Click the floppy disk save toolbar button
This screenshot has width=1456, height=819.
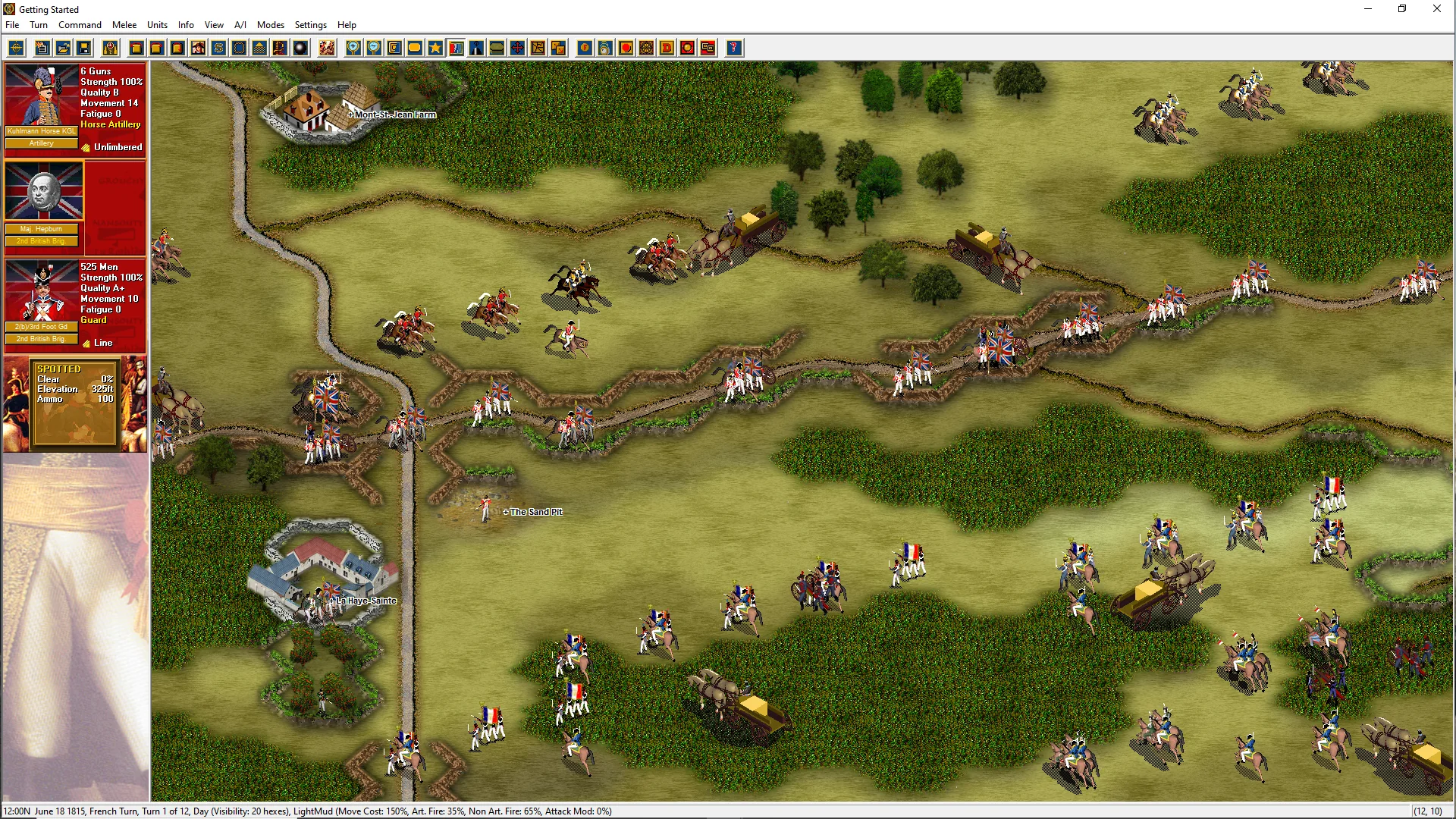pos(84,49)
